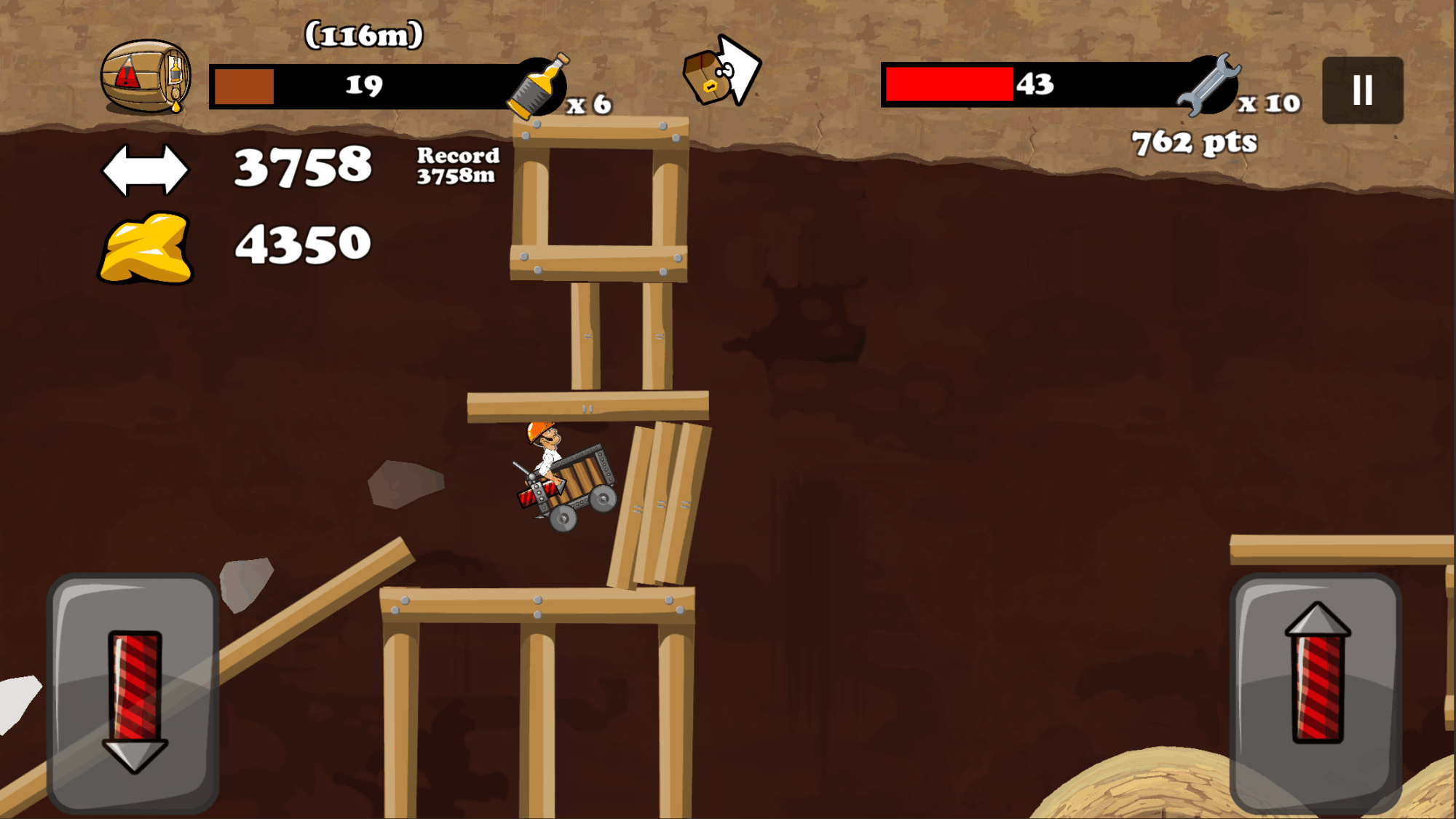Use a whiskey bottle to refuel

coord(540,87)
